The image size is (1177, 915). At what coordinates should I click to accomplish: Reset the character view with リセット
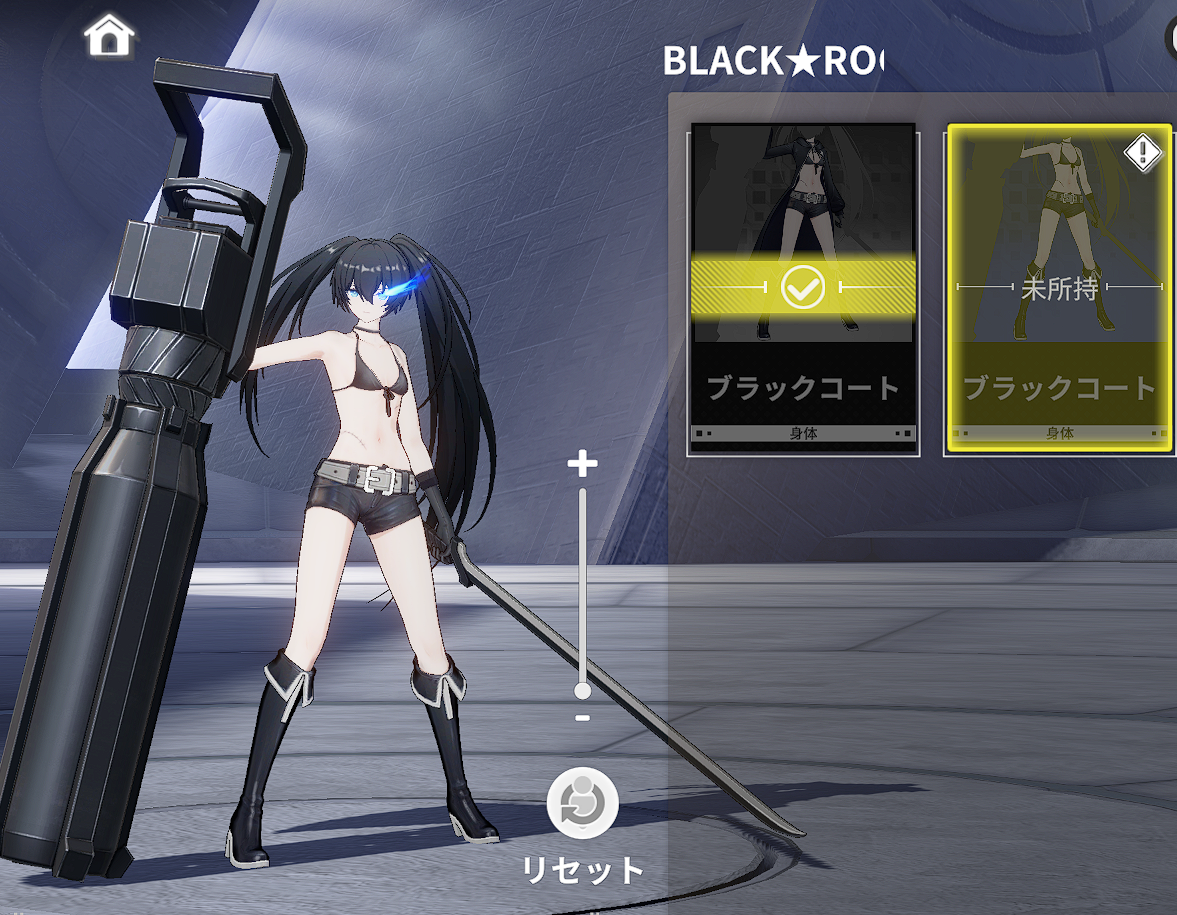[583, 805]
